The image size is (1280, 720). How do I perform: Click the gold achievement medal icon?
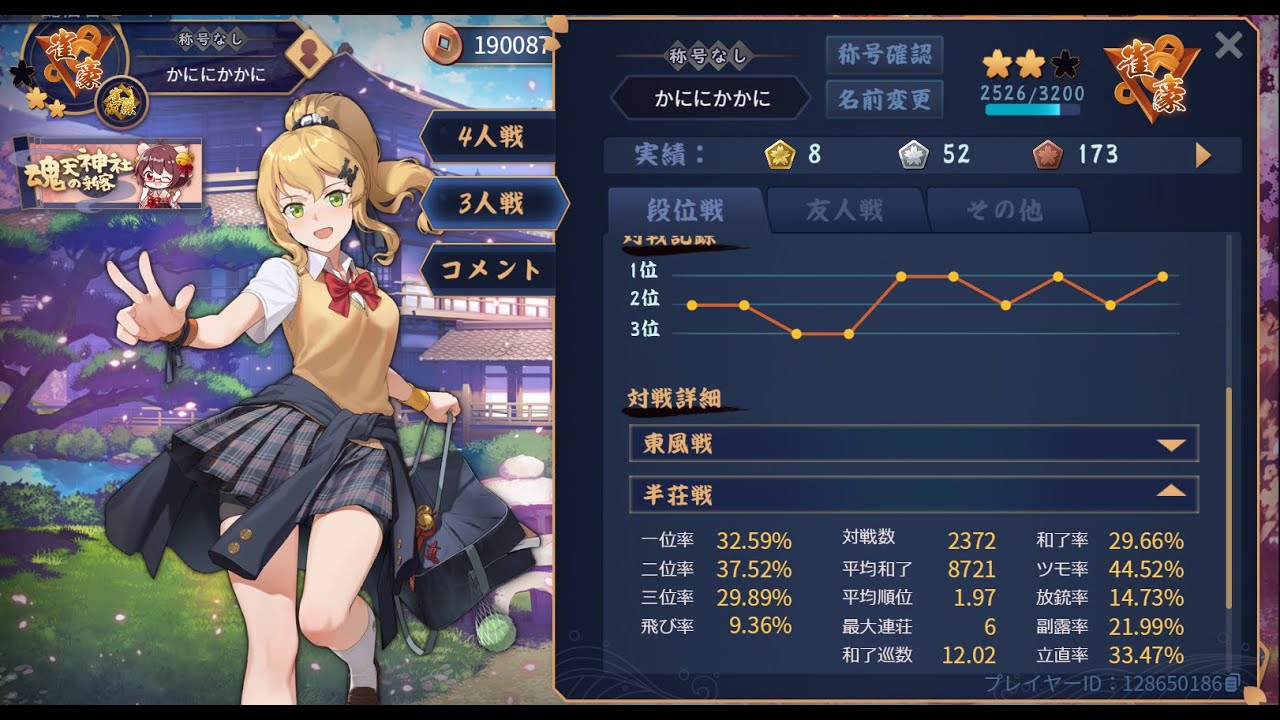pos(779,155)
